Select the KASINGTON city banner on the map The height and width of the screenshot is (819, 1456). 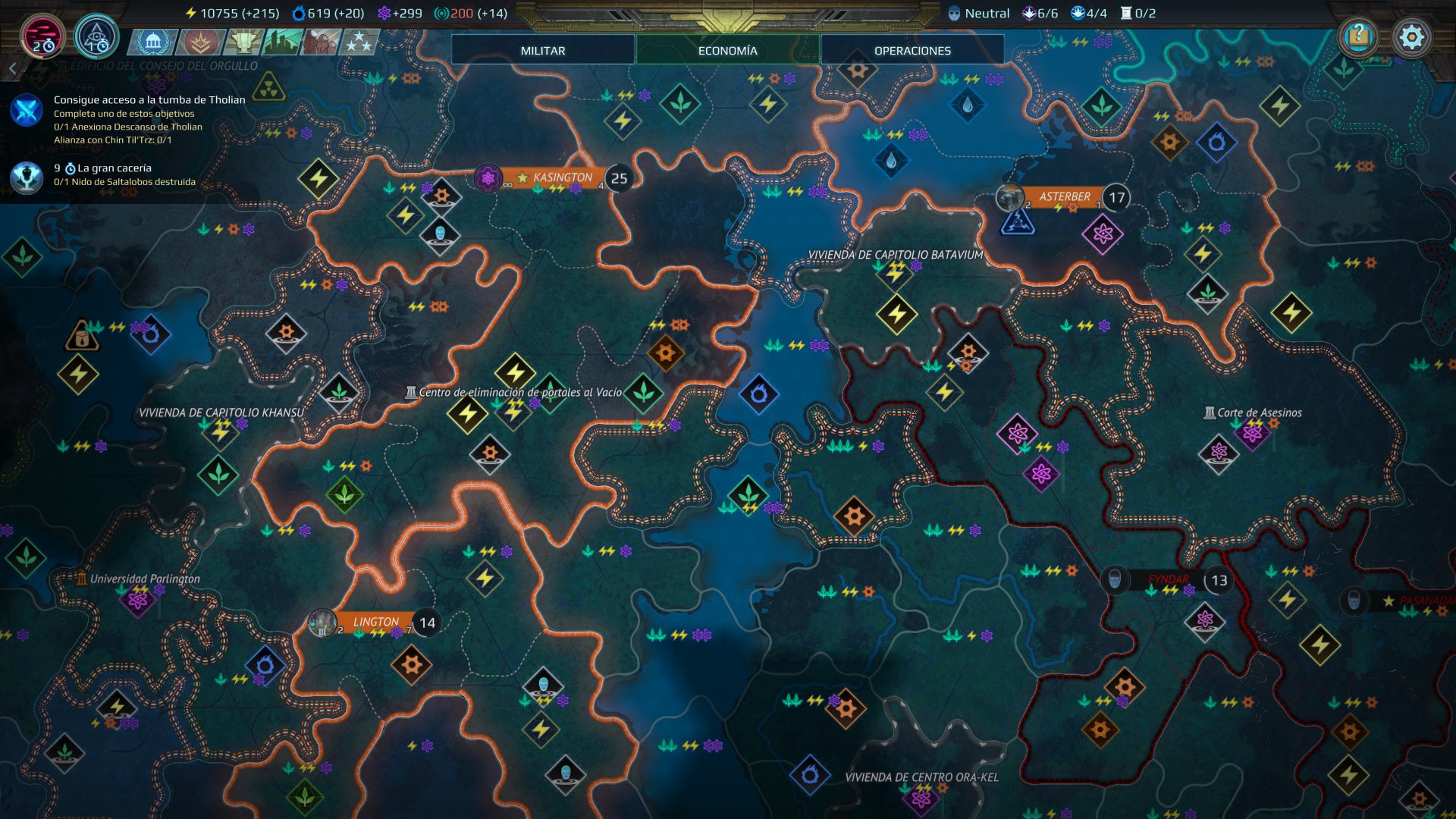coord(561,176)
